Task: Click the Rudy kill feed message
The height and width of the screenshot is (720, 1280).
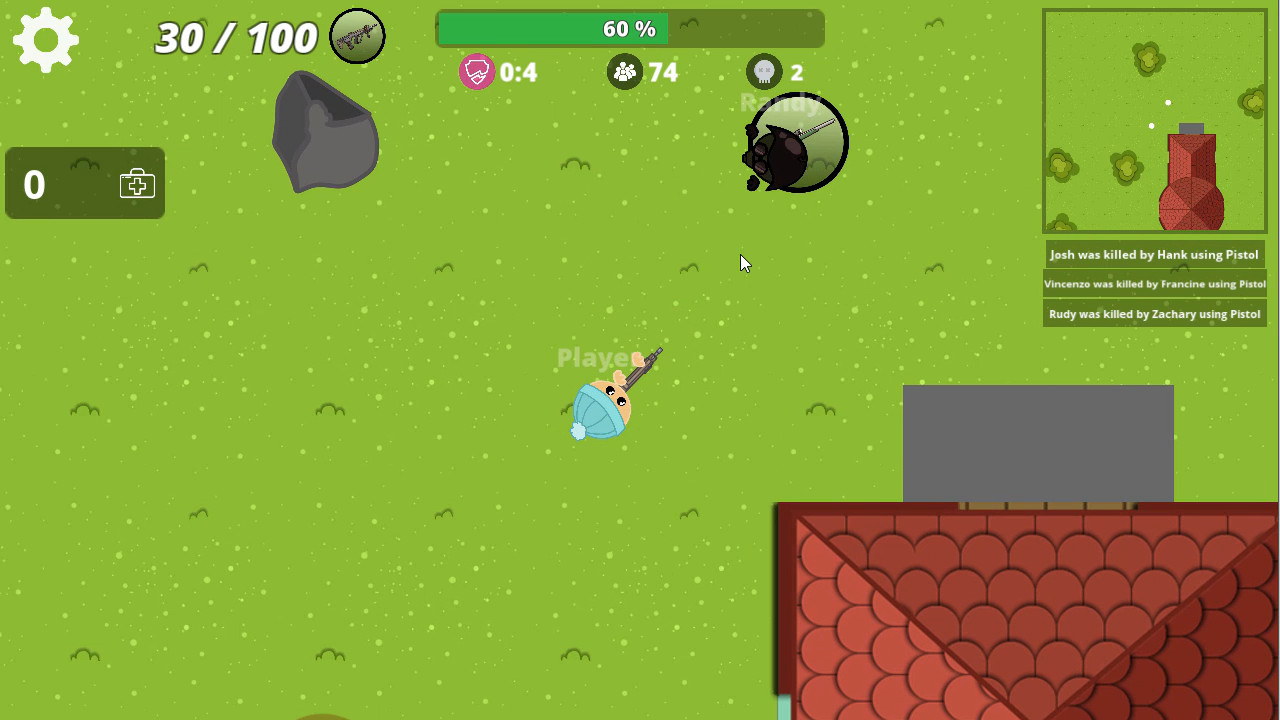Action: pos(1154,313)
